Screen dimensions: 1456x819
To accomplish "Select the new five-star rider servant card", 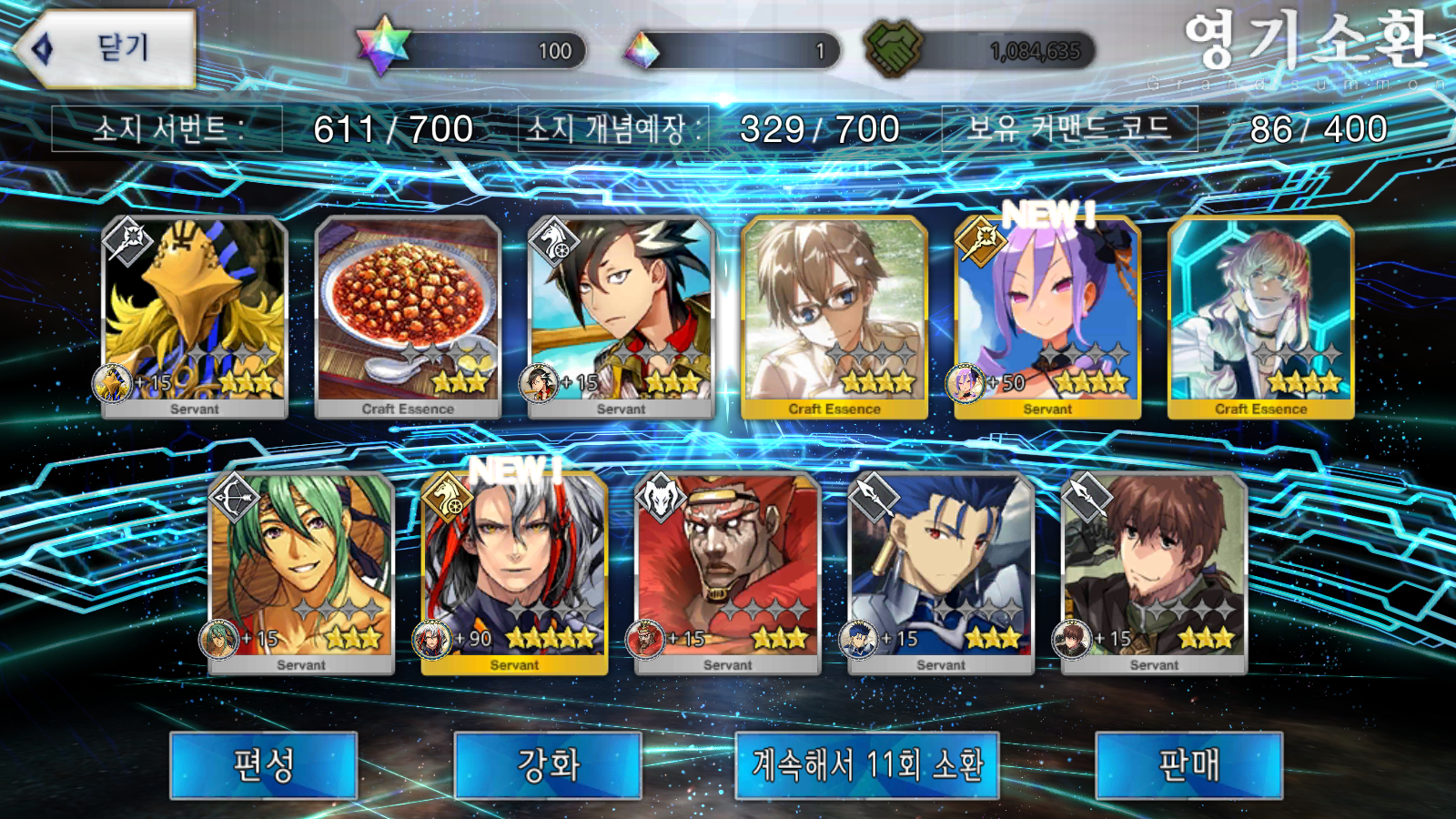I will (514, 571).
